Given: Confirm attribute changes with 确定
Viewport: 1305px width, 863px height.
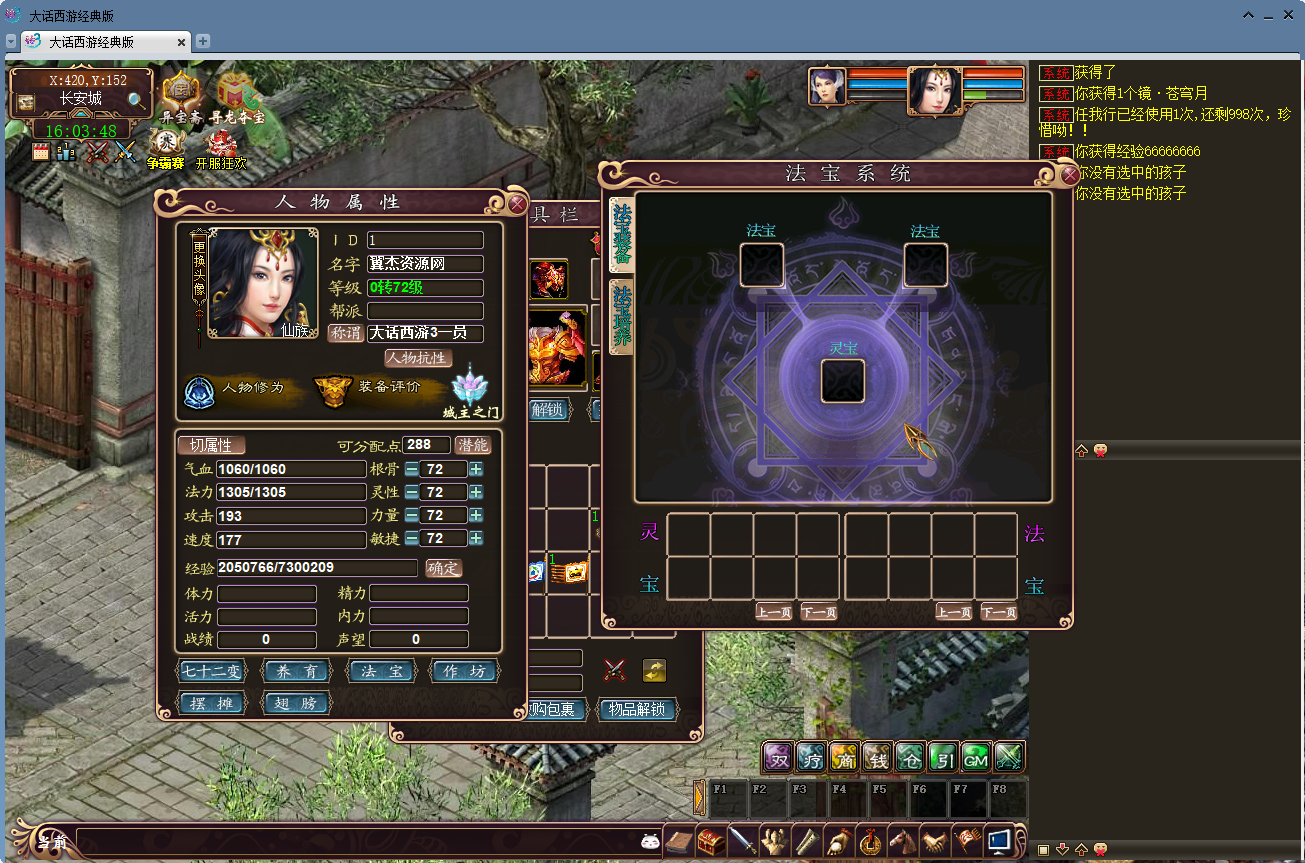Looking at the screenshot, I should 444,568.
